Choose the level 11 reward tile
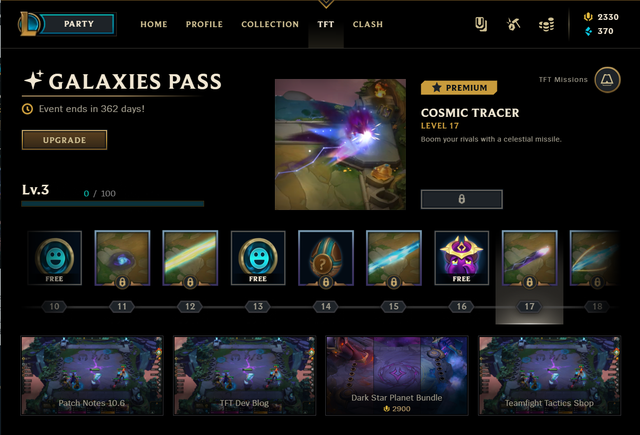The image size is (640, 435). [x=122, y=260]
